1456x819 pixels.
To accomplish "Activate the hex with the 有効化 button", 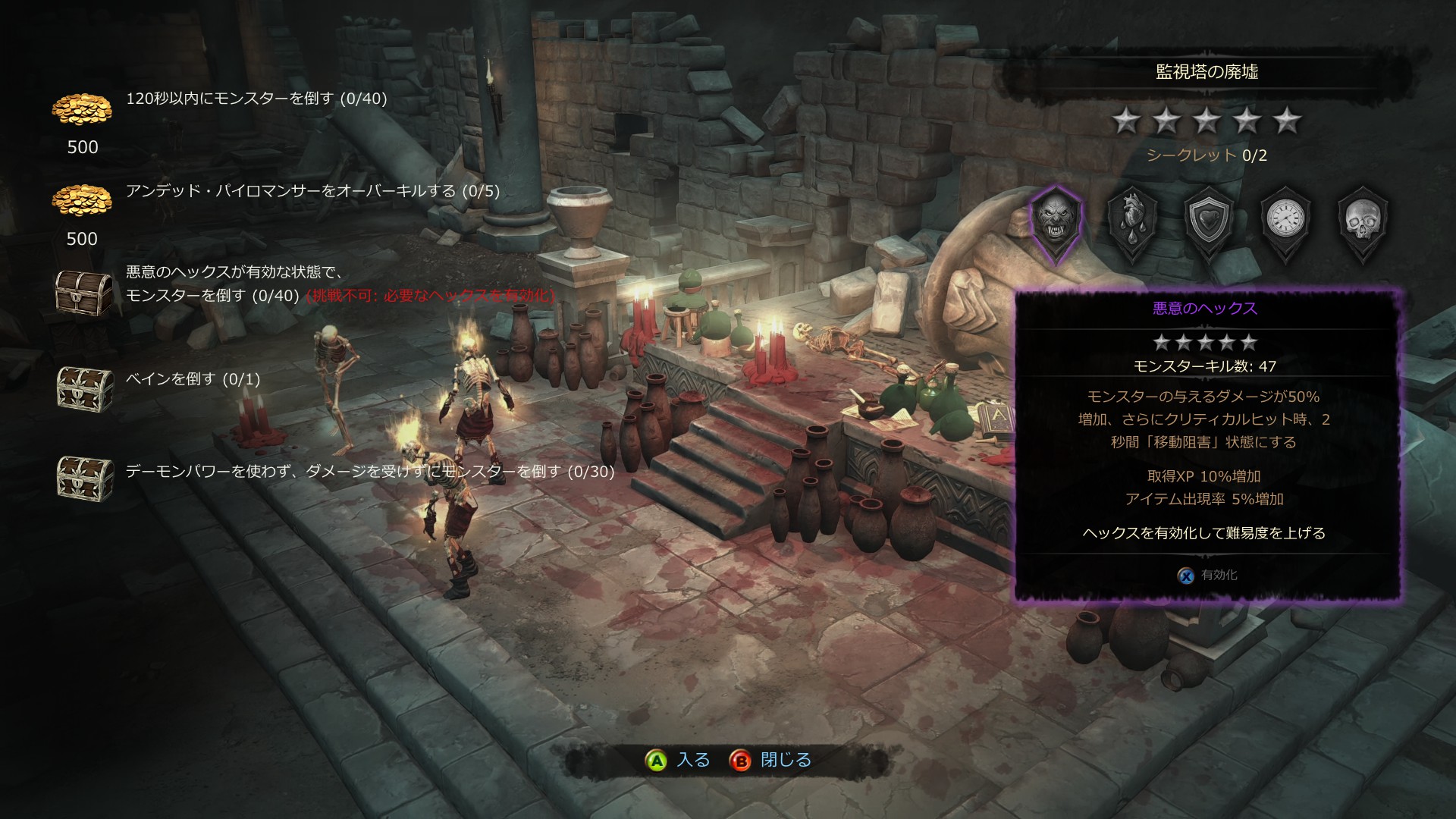I will [1208, 576].
